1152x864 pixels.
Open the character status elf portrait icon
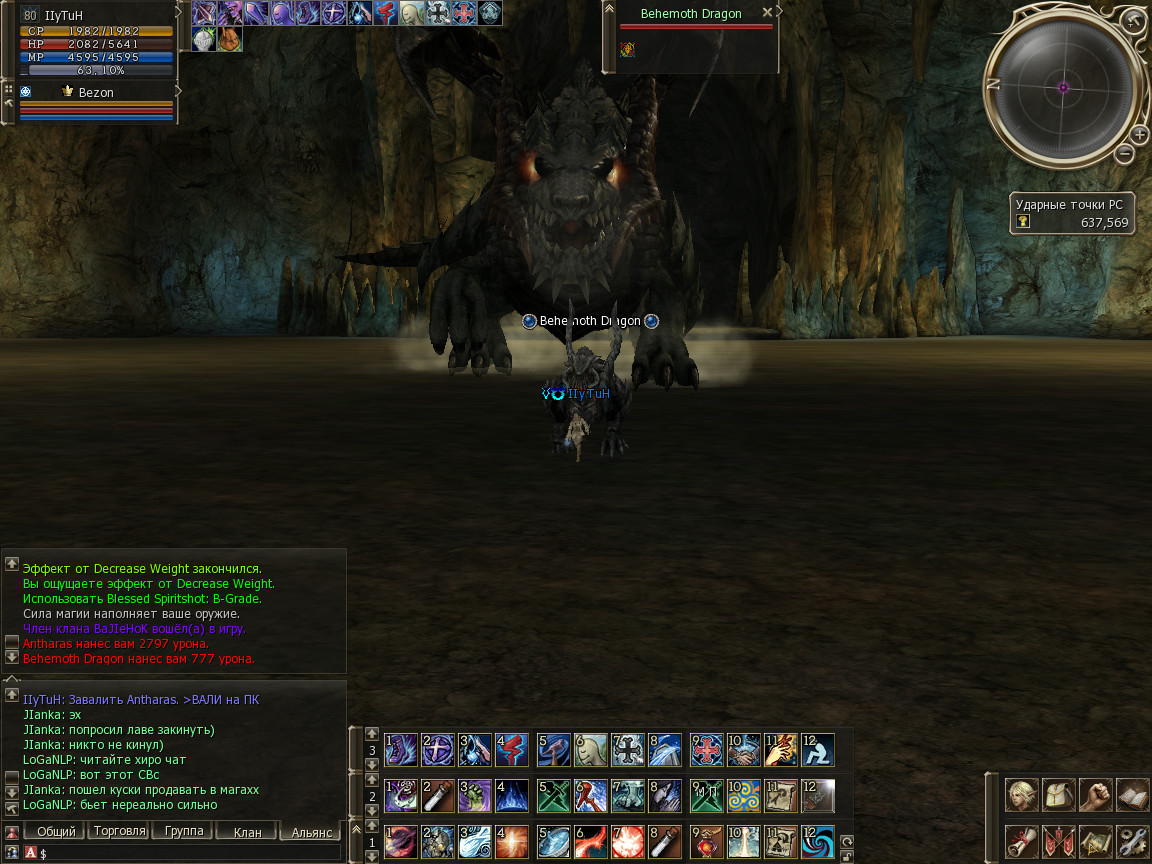point(1021,794)
